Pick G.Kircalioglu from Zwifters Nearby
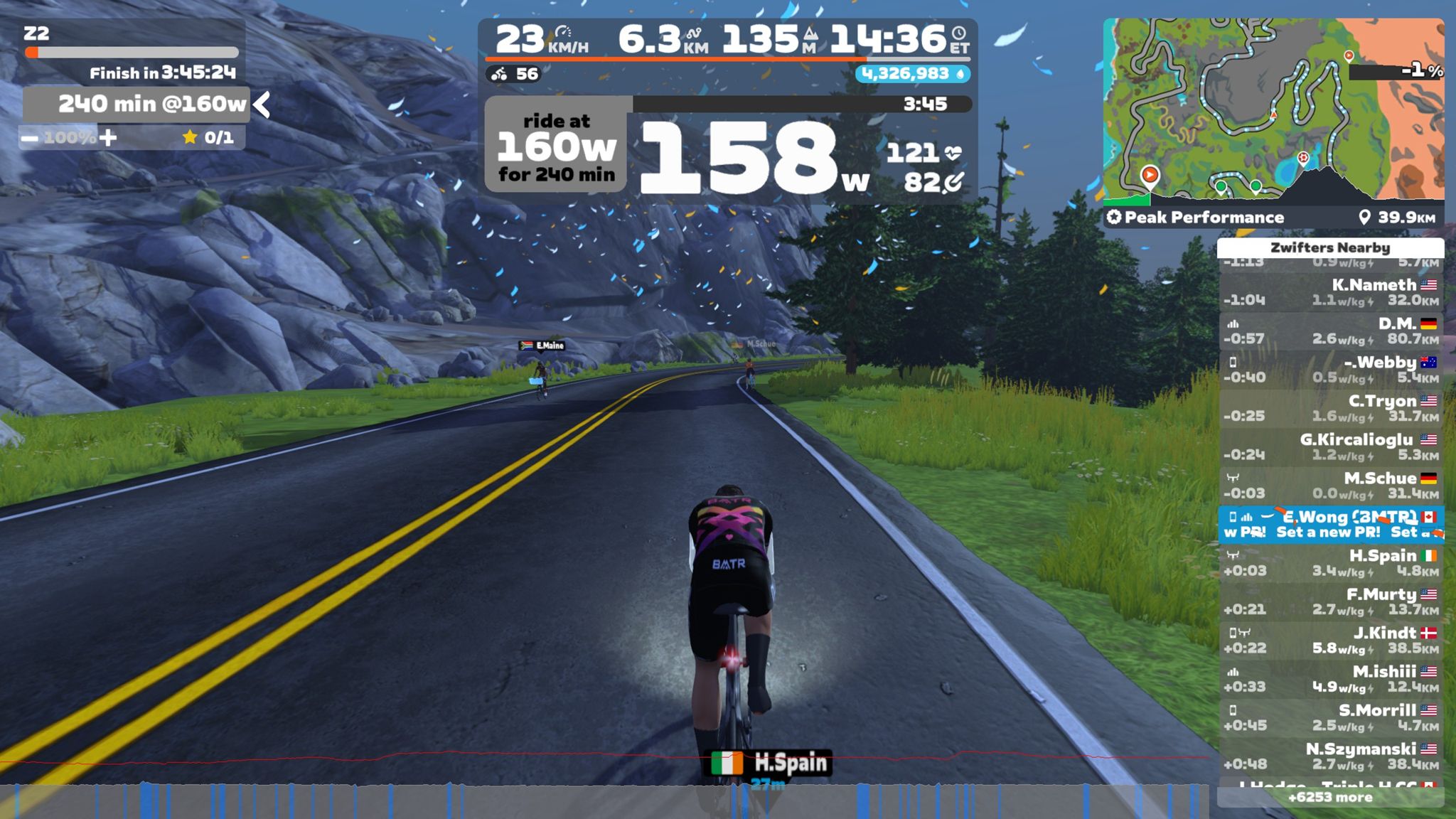This screenshot has height=819, width=1456. 1331,447
